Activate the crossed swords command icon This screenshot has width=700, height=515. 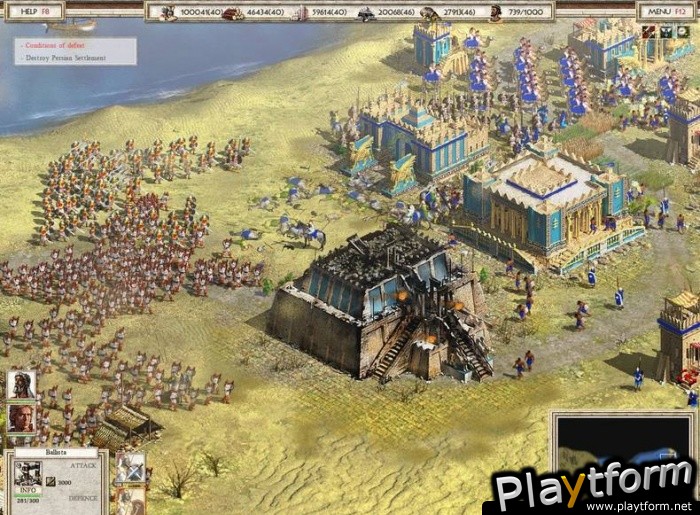point(130,468)
